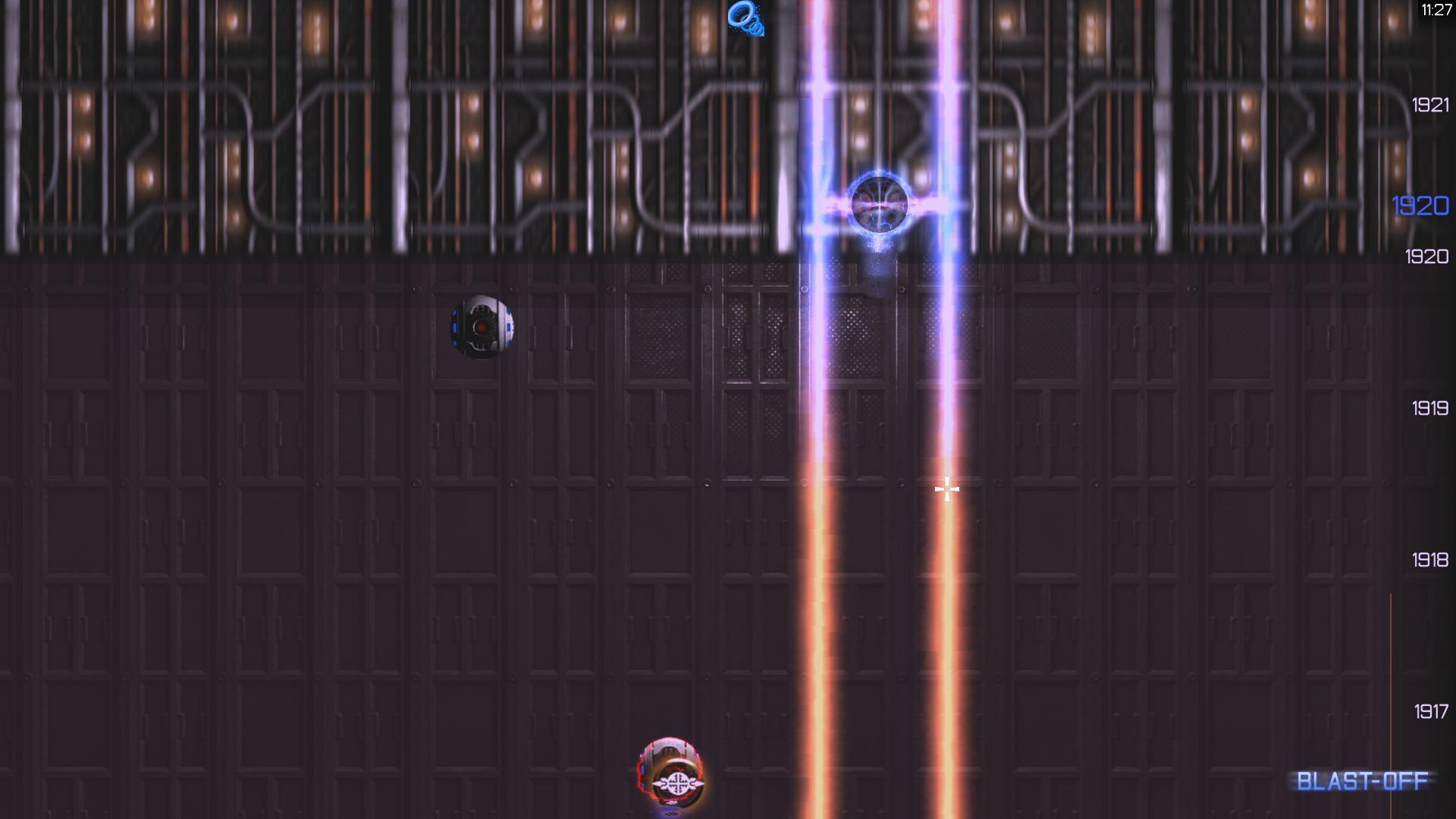1456x819 pixels.
Task: Select the gray enemy drone with red core
Action: click(x=482, y=326)
